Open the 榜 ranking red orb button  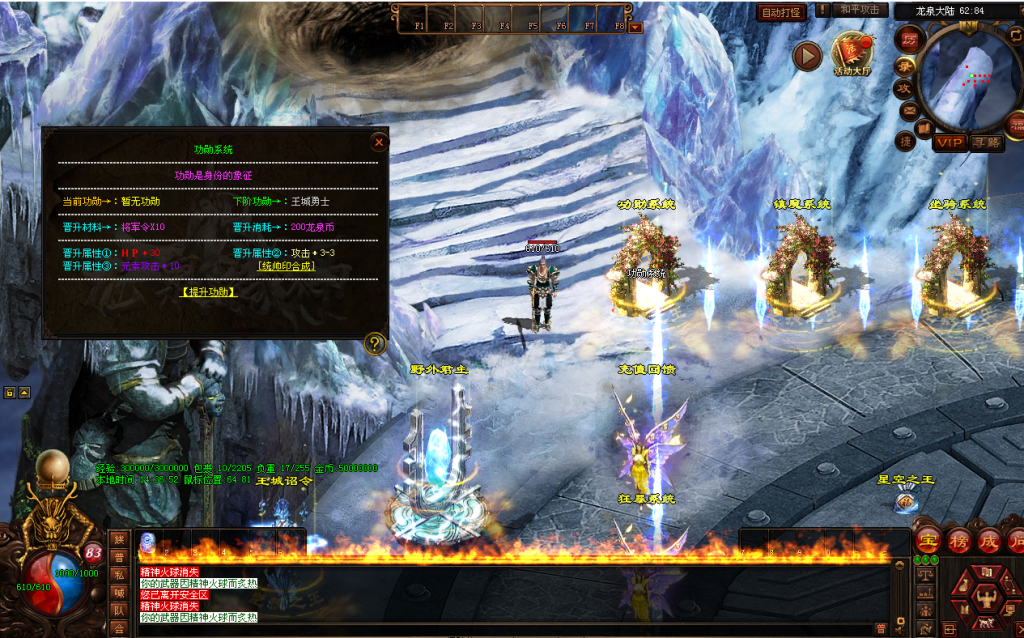coord(958,539)
